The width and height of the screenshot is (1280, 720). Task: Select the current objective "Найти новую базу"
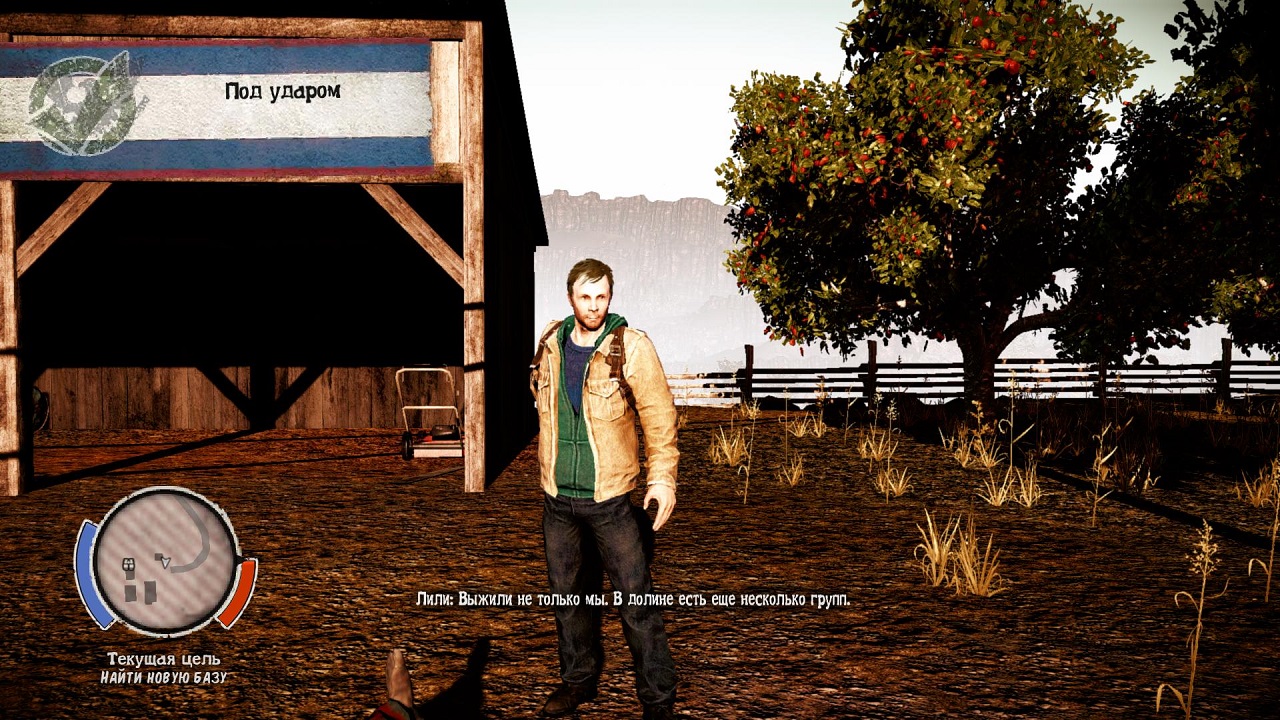[164, 678]
